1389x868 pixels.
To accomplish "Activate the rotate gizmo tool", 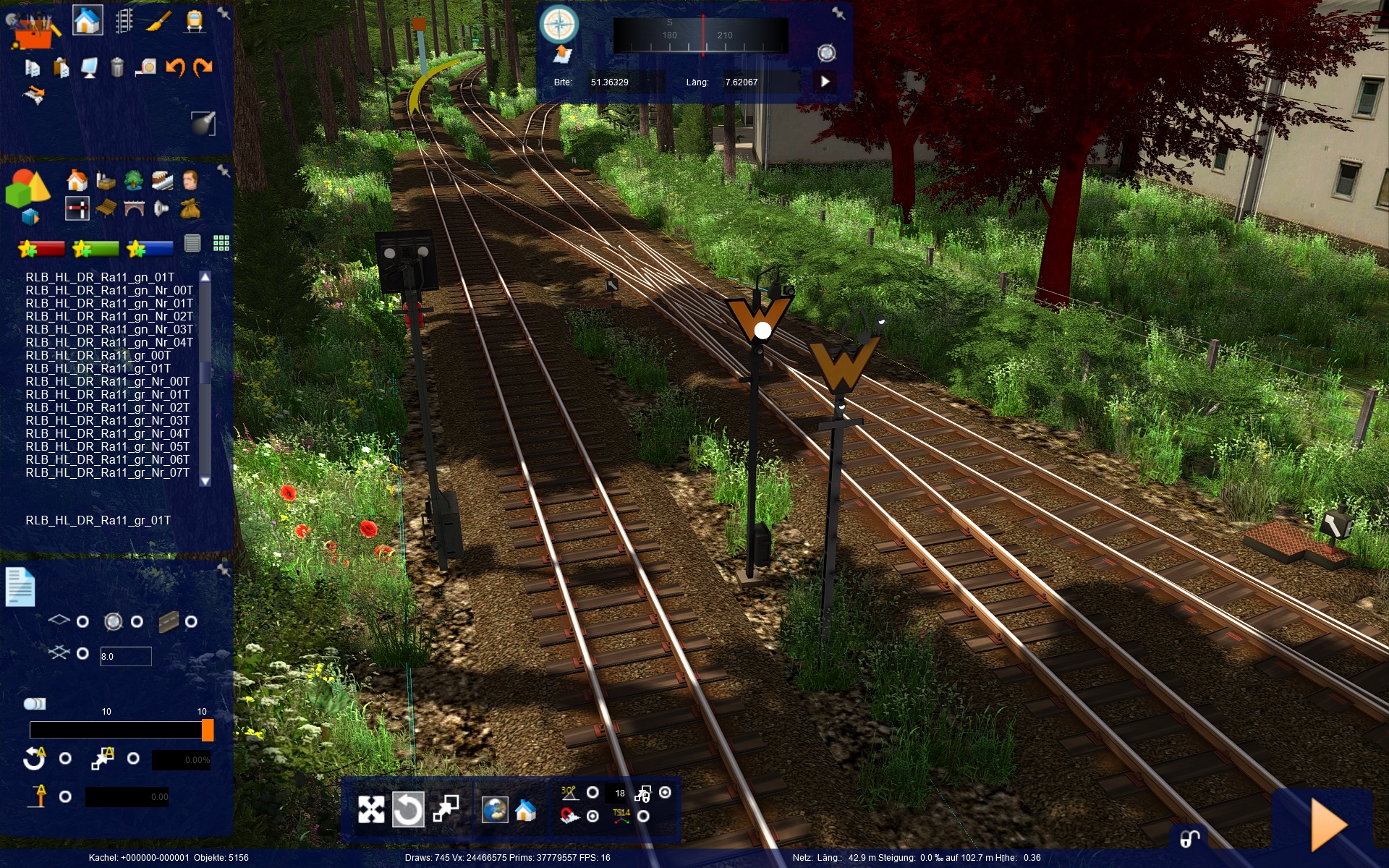I will click(x=408, y=809).
